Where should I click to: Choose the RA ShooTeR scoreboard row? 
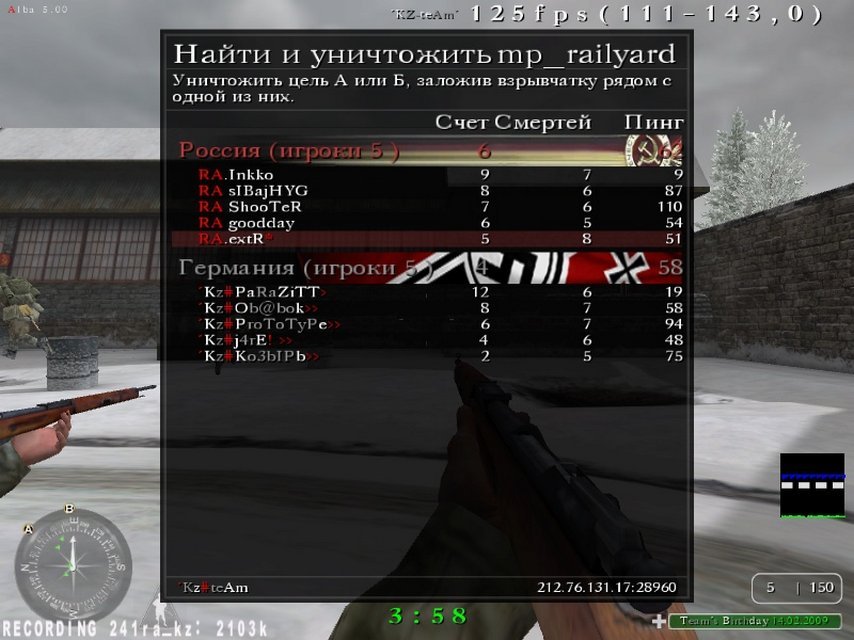(430, 207)
